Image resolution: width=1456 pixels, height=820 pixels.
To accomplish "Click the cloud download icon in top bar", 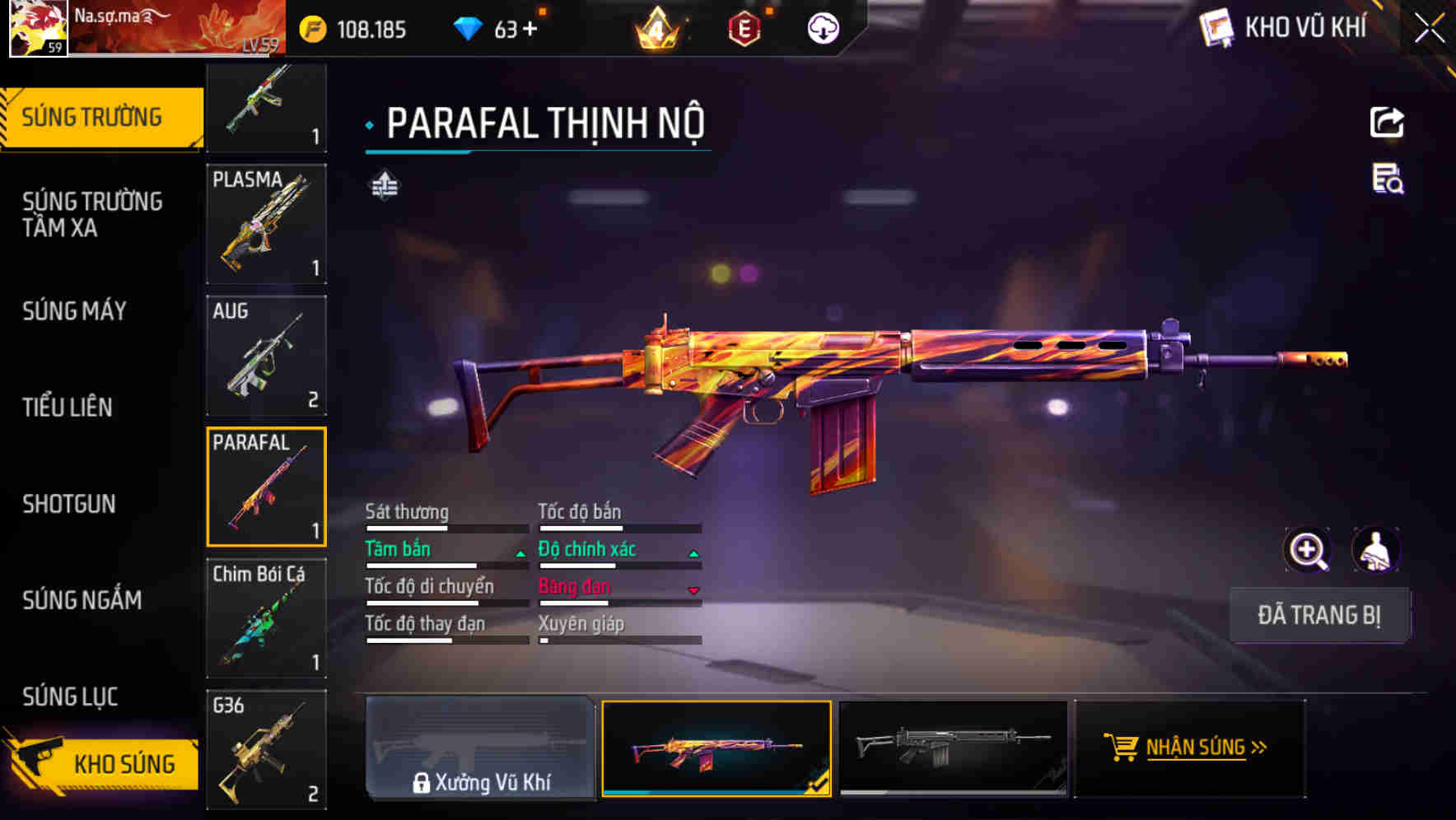I will click(823, 27).
